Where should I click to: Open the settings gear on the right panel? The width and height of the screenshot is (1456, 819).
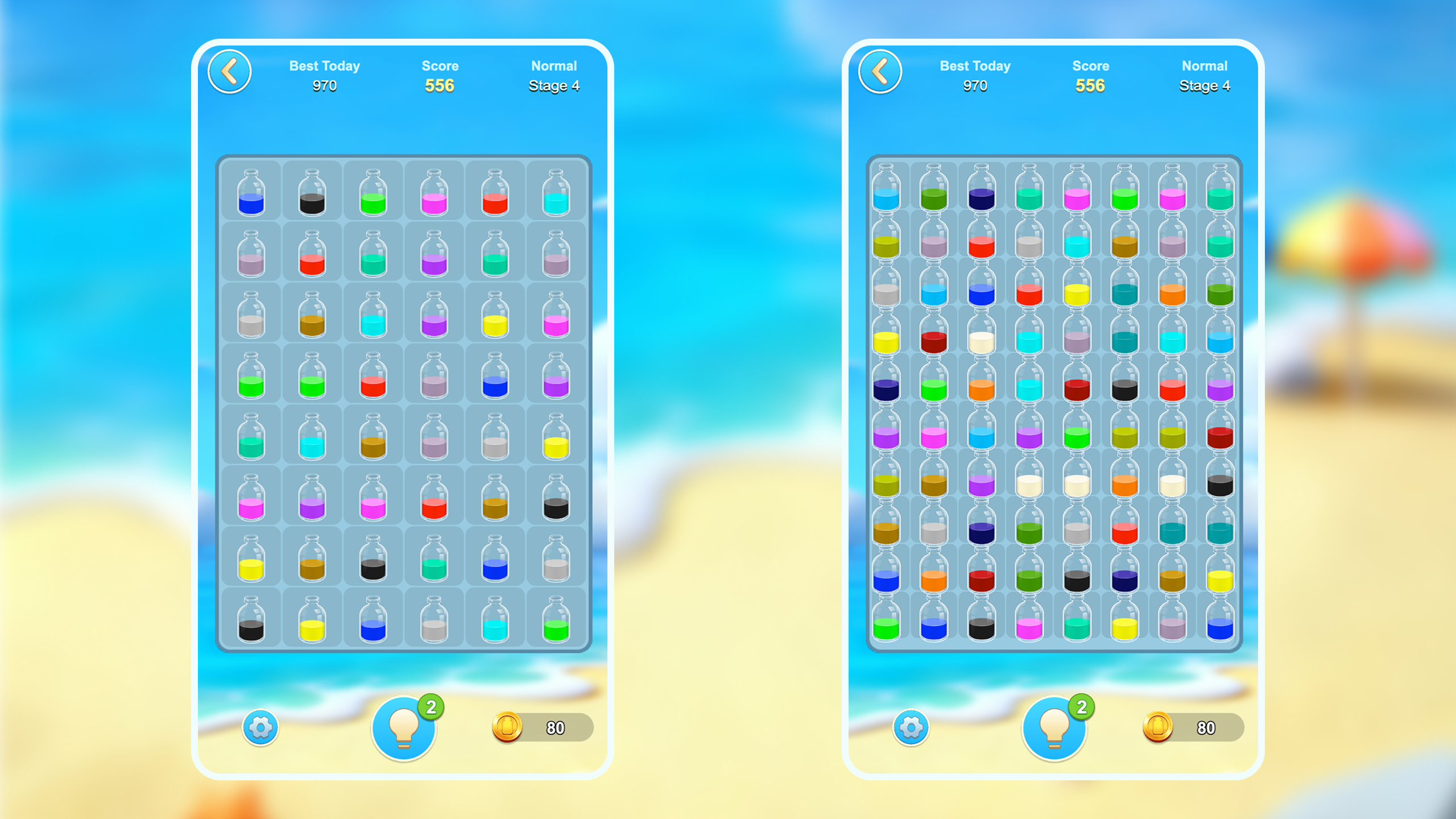[911, 729]
